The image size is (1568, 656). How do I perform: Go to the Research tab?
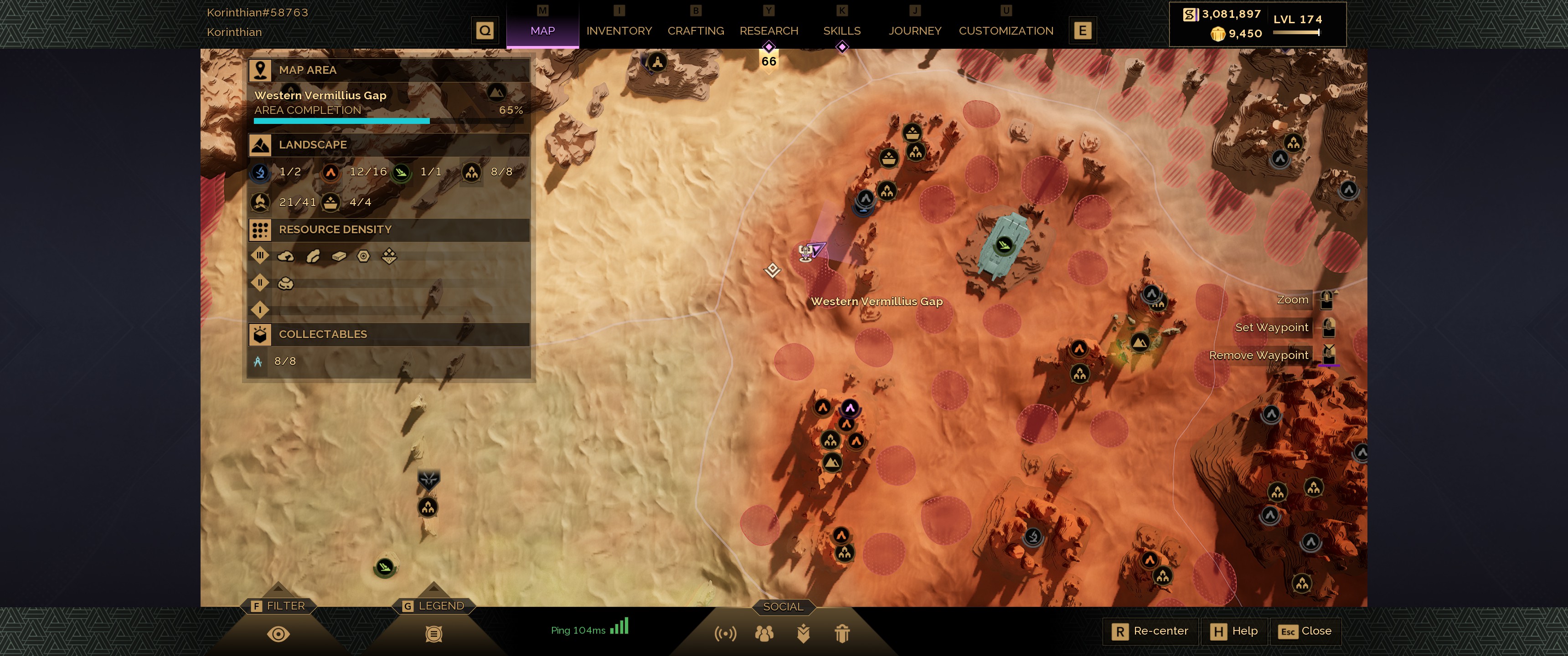(768, 31)
